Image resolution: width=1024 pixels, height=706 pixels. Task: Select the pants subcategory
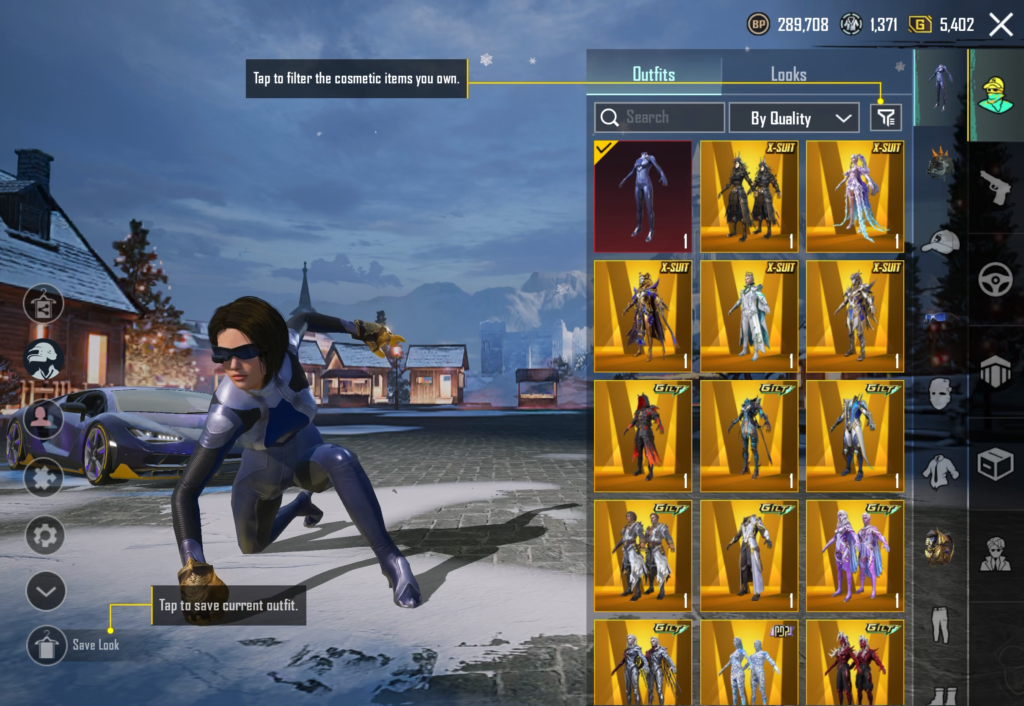tap(940, 622)
